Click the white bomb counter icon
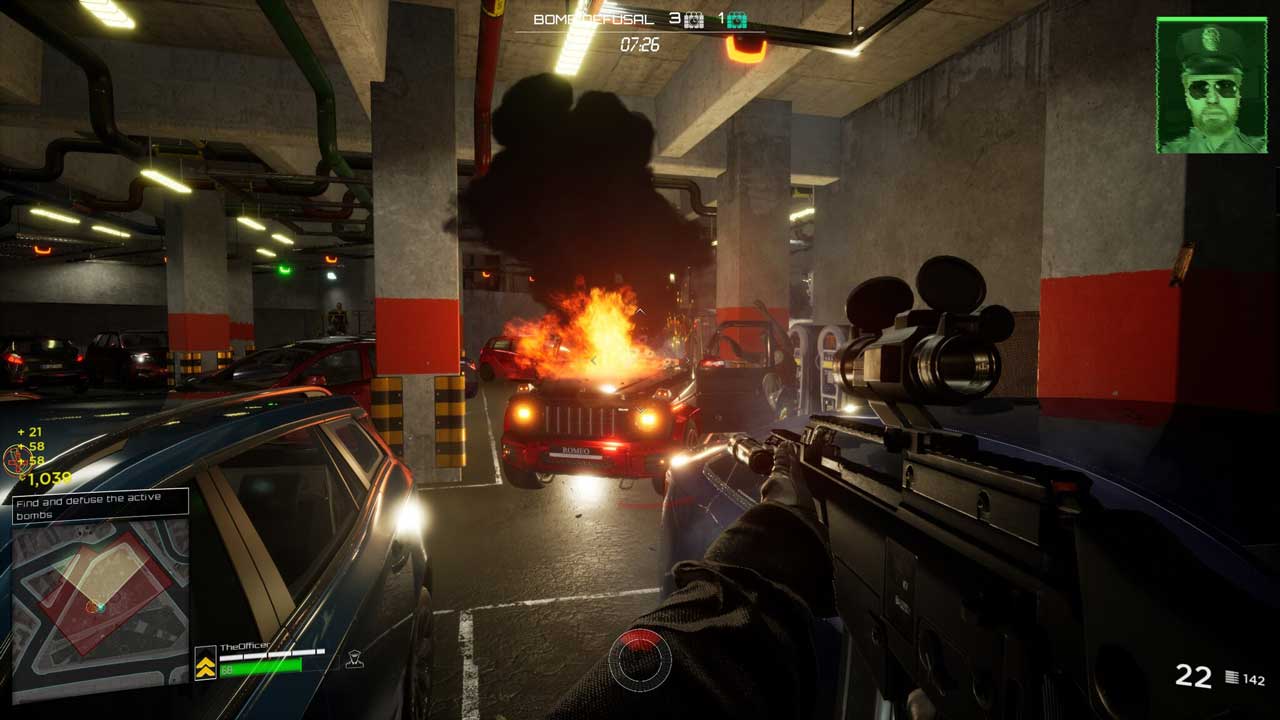This screenshot has height=720, width=1280. (x=694, y=19)
